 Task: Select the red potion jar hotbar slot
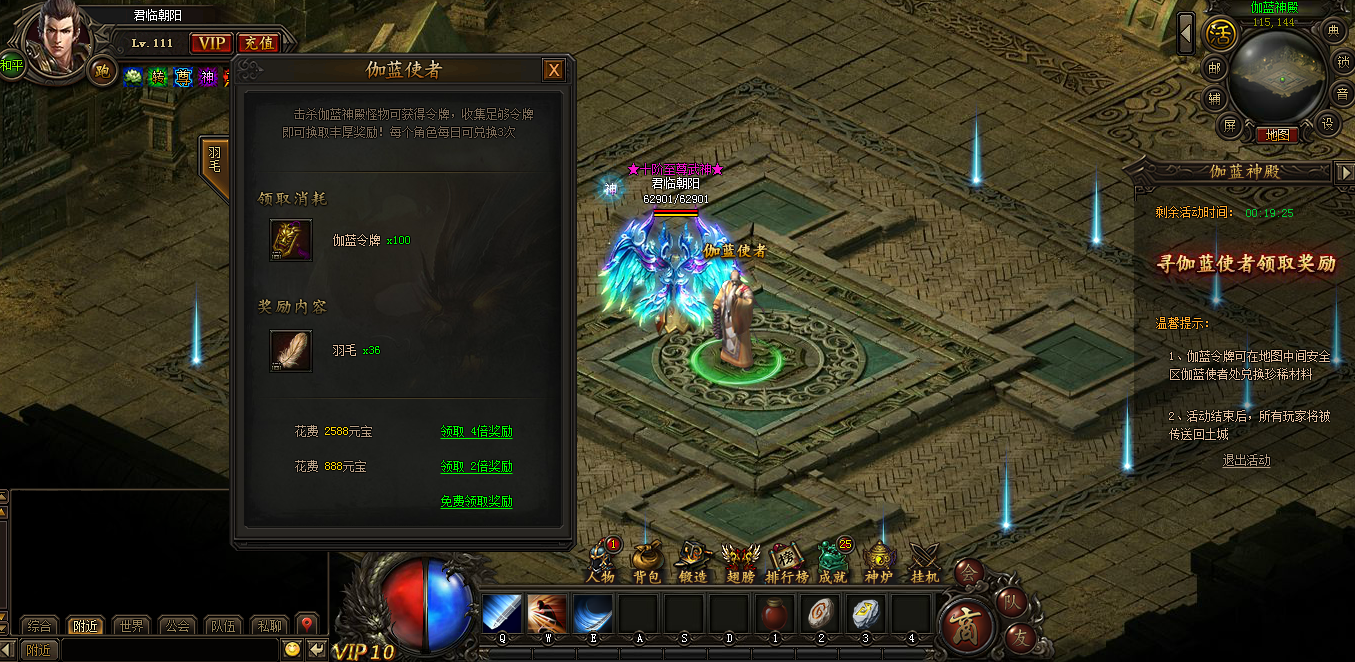[774, 612]
